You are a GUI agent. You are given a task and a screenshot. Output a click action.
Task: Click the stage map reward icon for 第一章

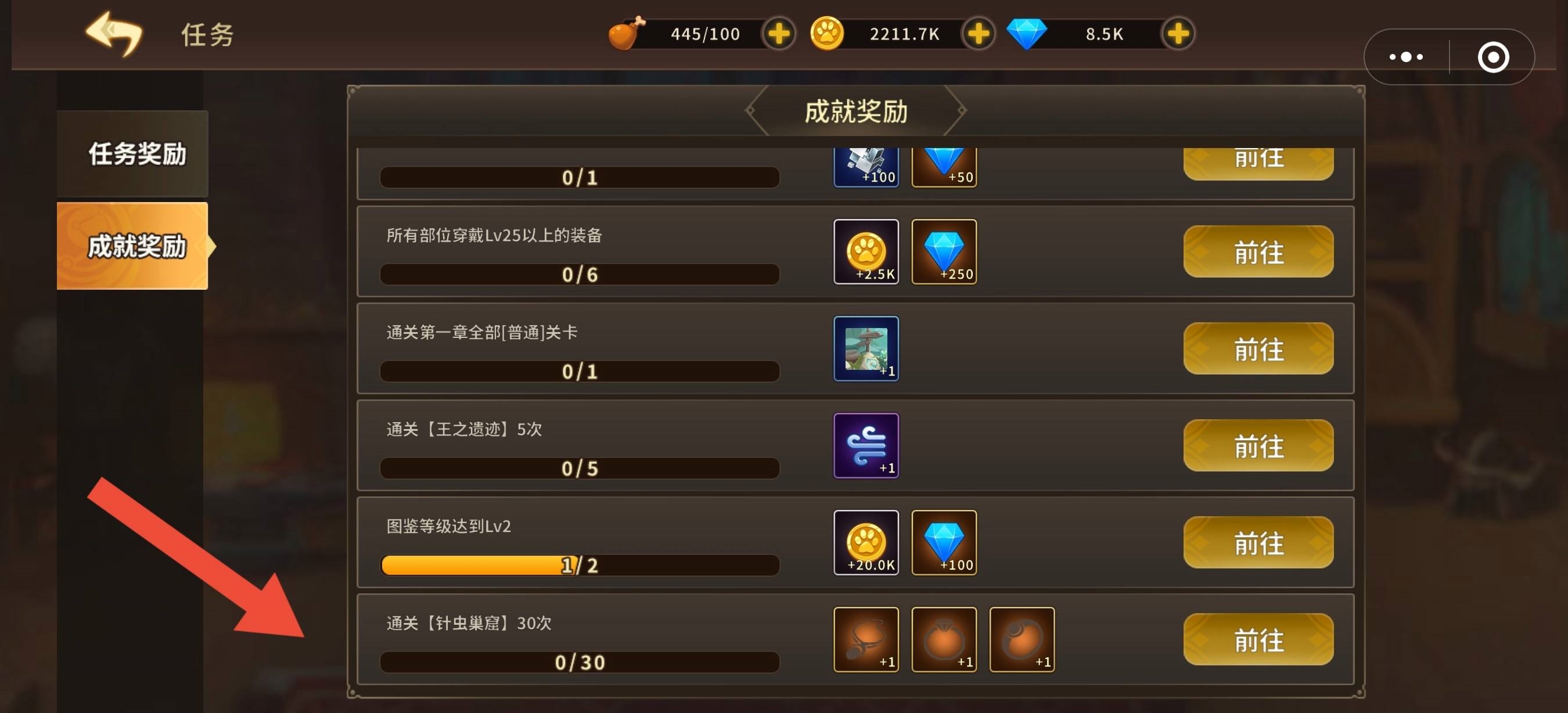[865, 348]
